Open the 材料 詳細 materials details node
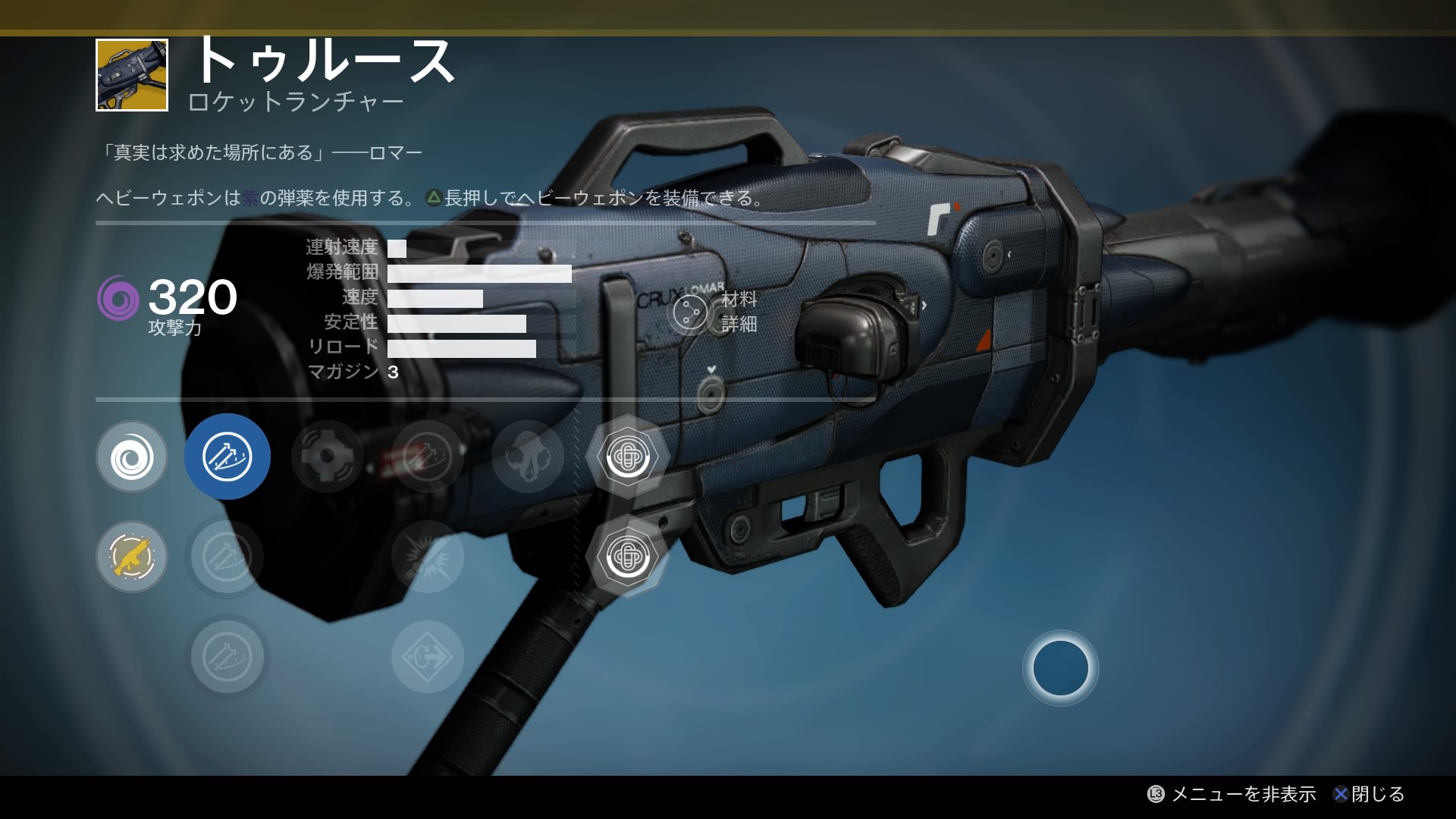The image size is (1456, 819). pos(691,312)
